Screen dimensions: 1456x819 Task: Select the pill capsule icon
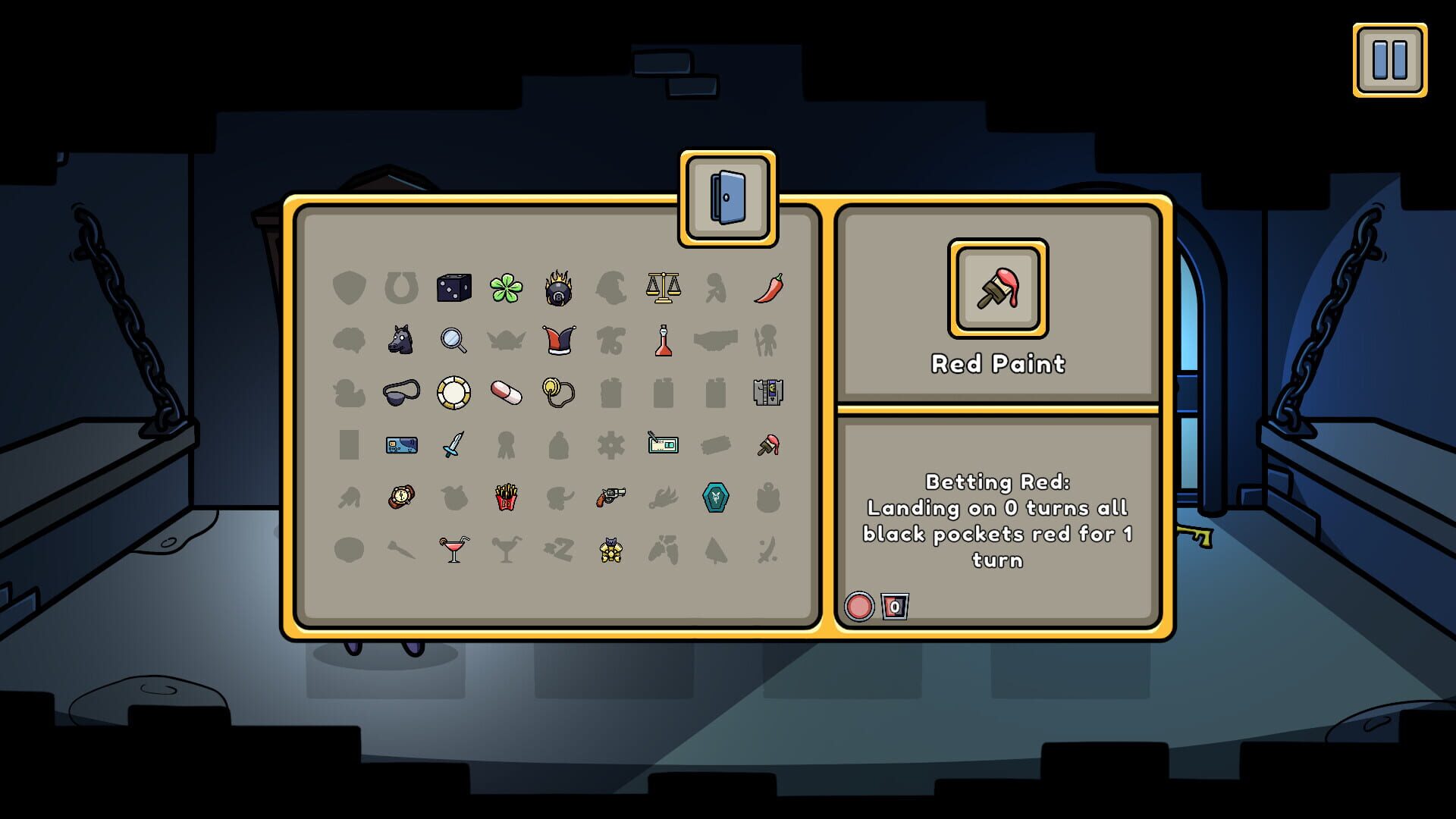pyautogui.click(x=507, y=393)
